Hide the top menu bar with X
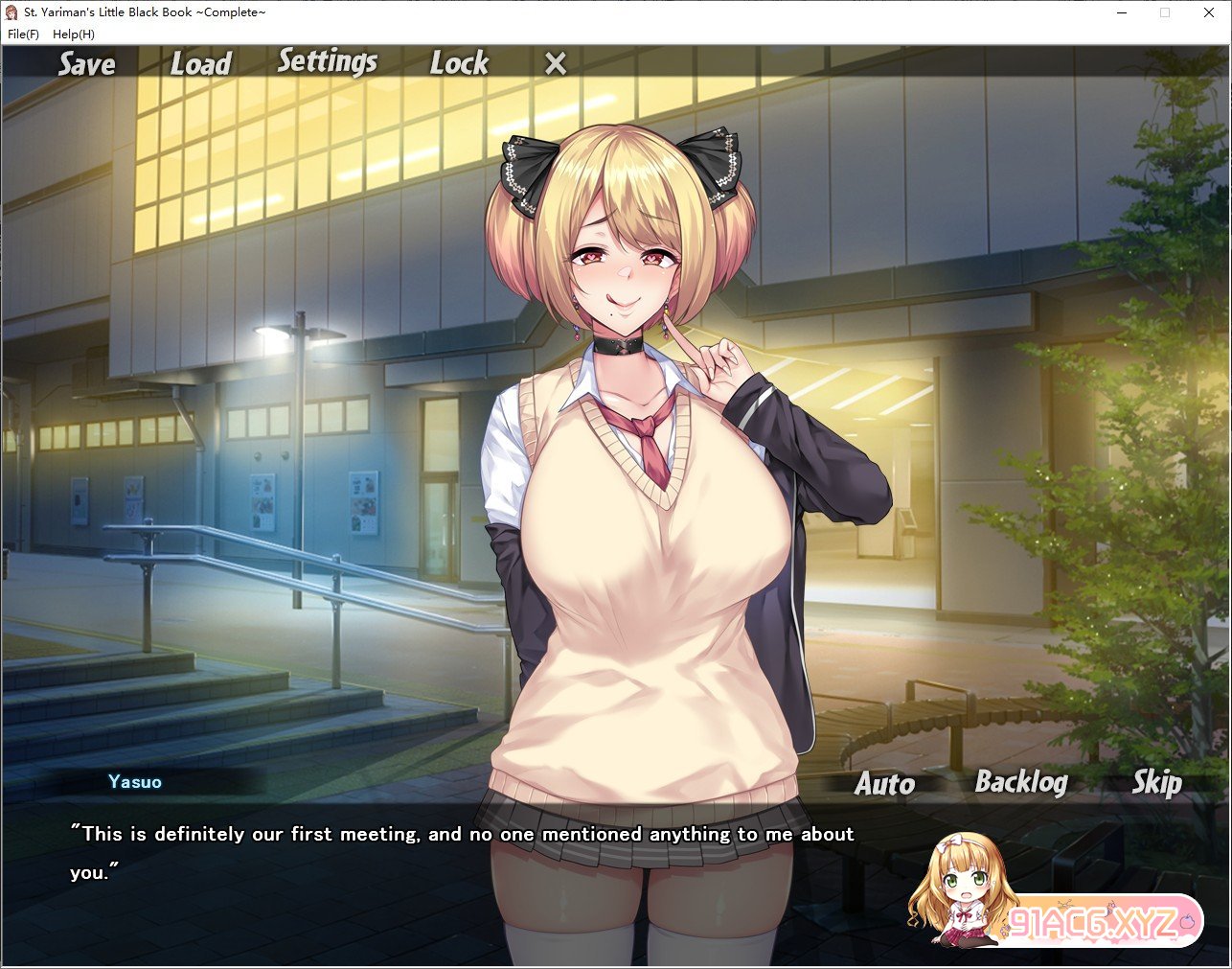The image size is (1232, 969). (556, 64)
